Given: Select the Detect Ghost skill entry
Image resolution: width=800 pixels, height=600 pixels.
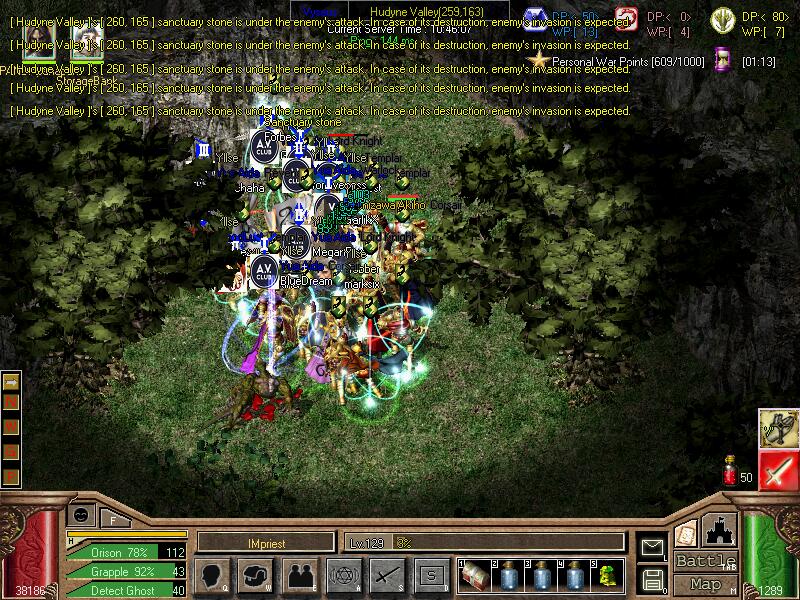Looking at the screenshot, I should [x=127, y=591].
